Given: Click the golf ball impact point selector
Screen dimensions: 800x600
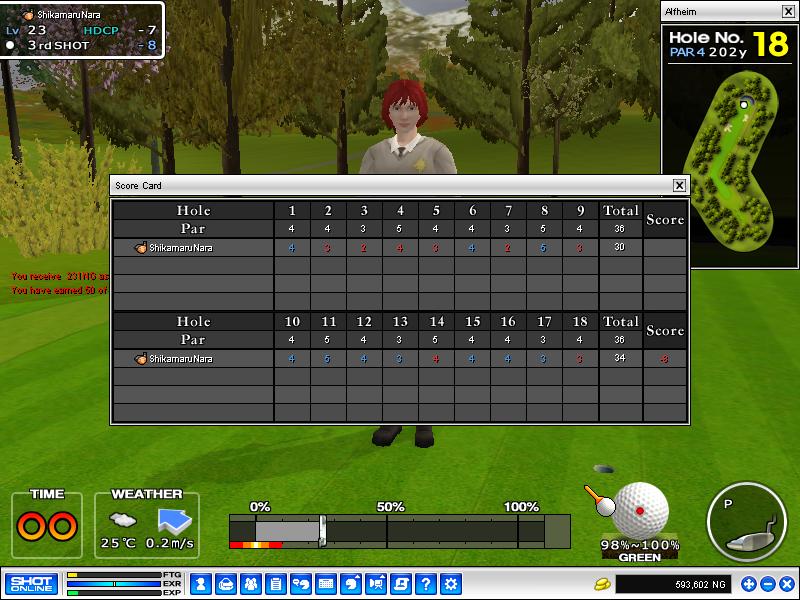Looking at the screenshot, I should (x=640, y=509).
